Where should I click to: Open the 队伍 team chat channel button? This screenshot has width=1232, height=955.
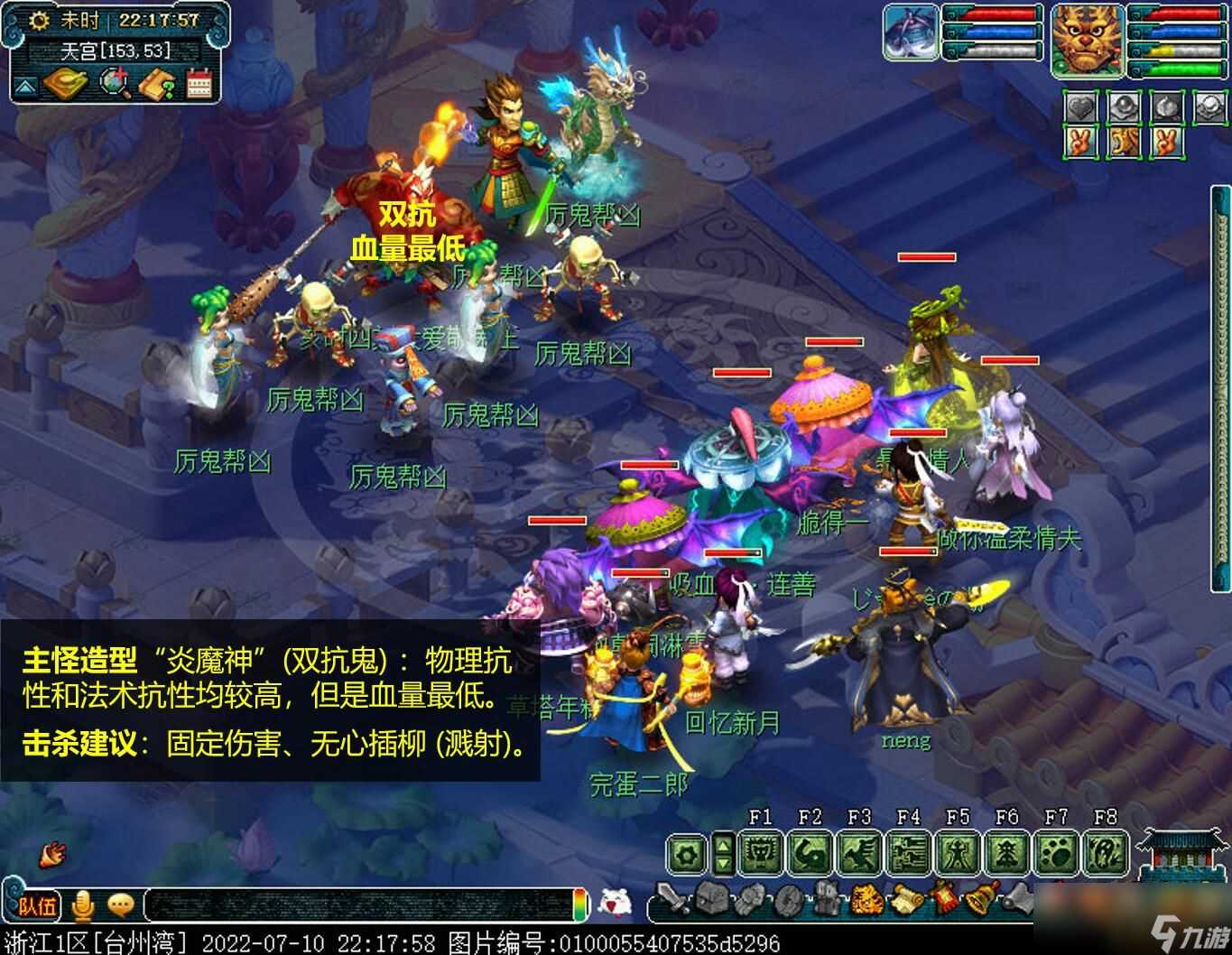click(x=37, y=904)
